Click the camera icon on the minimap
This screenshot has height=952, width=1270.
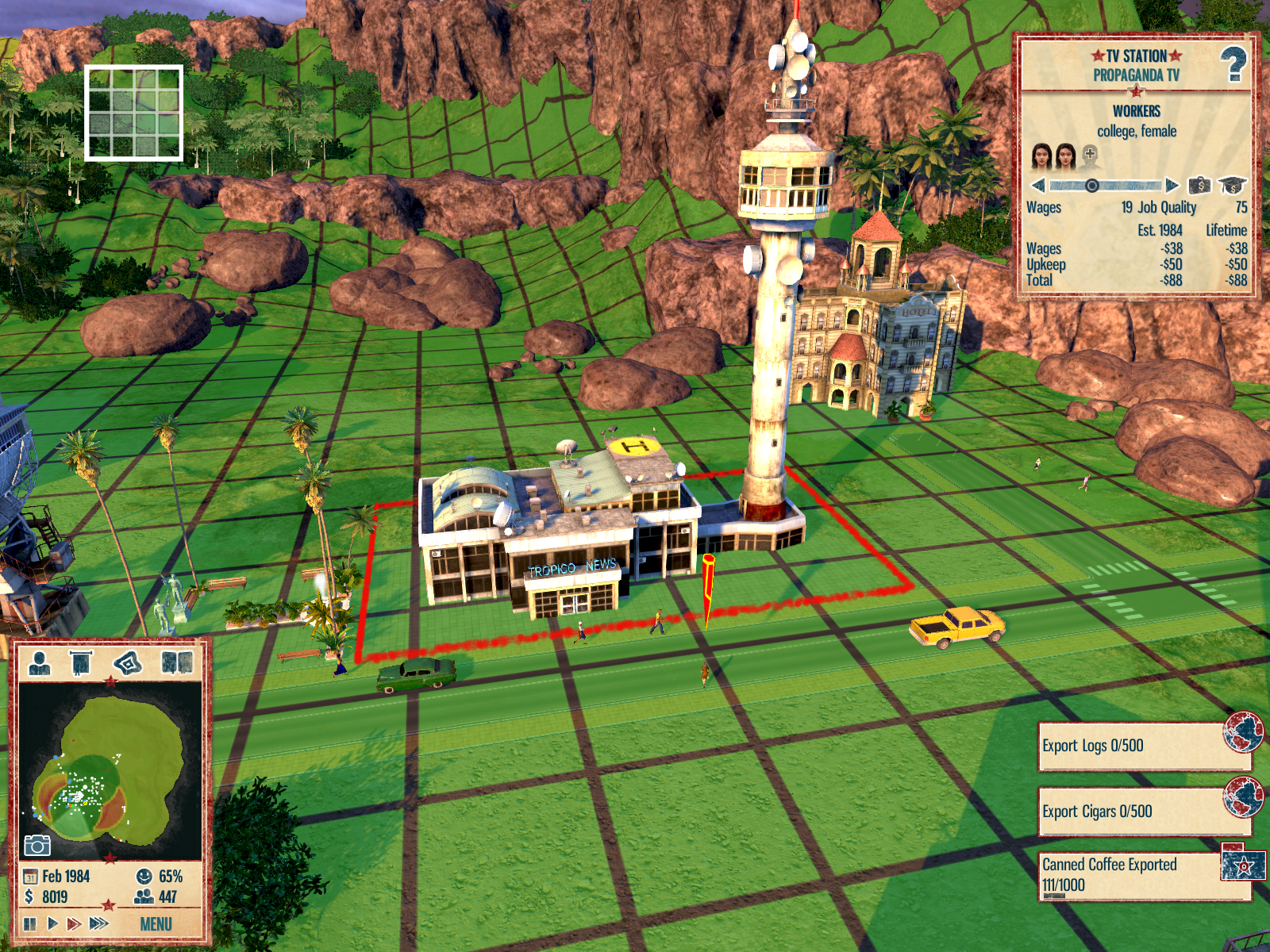point(37,845)
